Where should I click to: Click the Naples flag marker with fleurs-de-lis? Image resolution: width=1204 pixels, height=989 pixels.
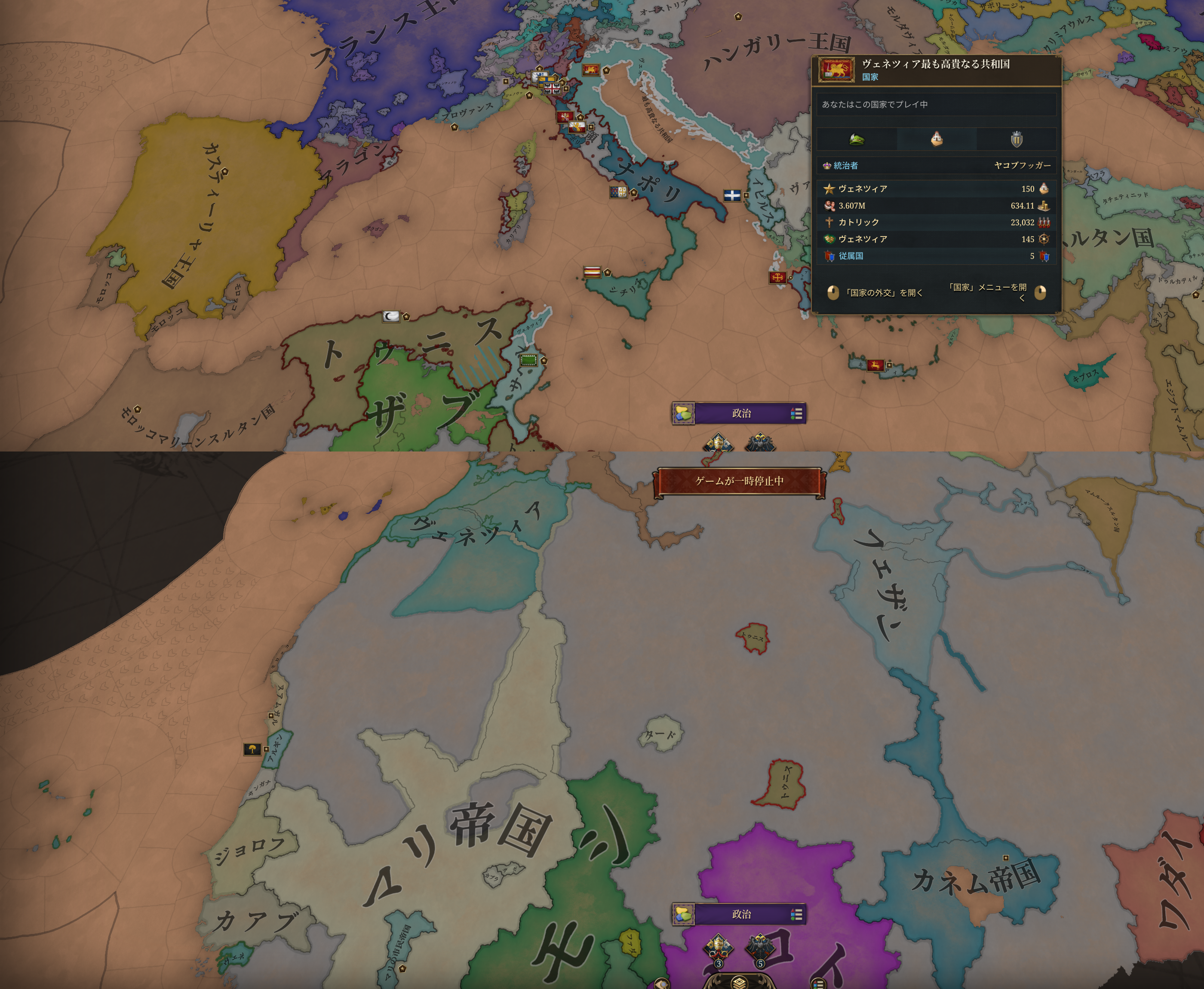pyautogui.click(x=618, y=192)
